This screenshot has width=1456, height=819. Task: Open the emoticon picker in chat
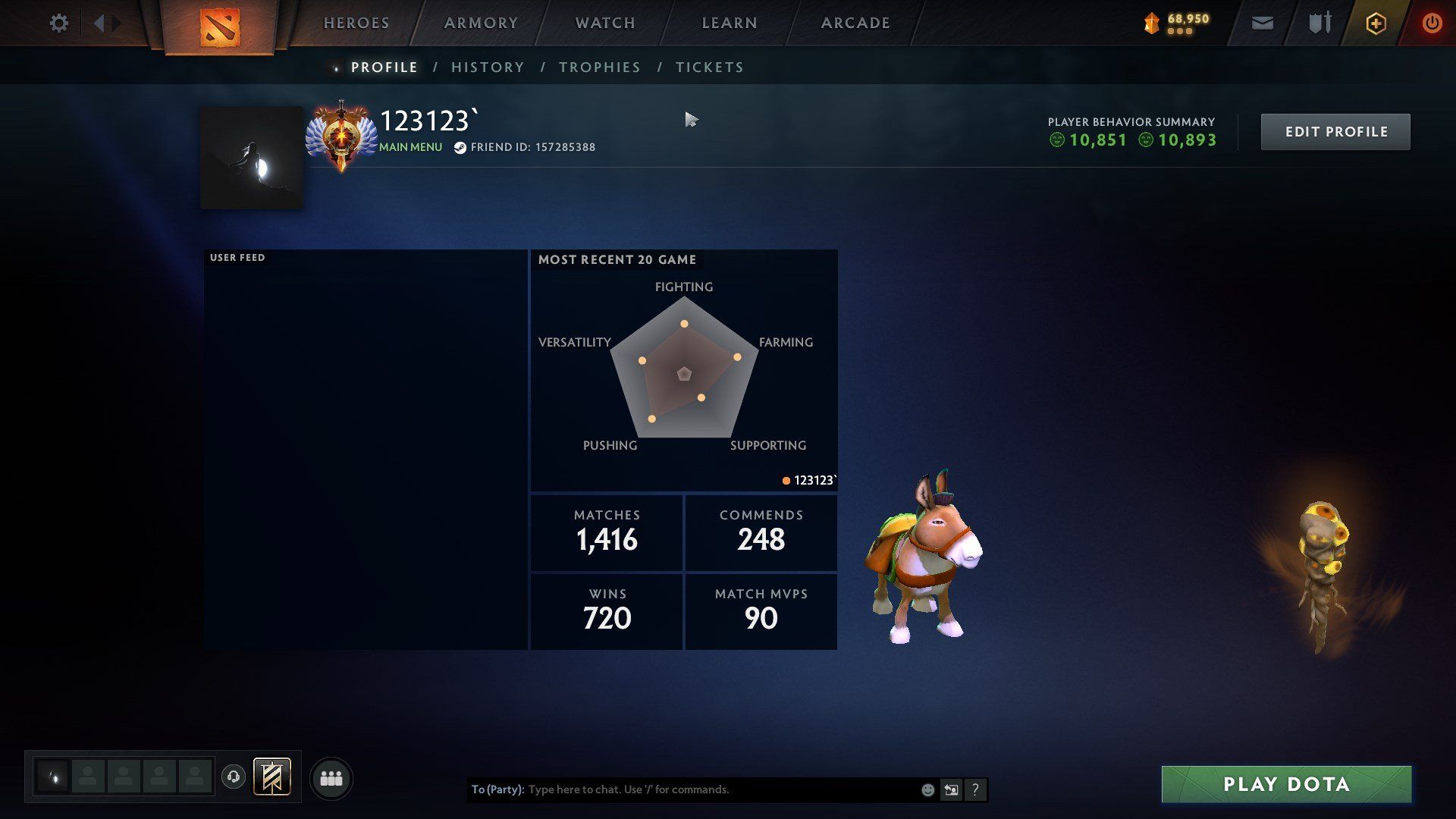(927, 789)
